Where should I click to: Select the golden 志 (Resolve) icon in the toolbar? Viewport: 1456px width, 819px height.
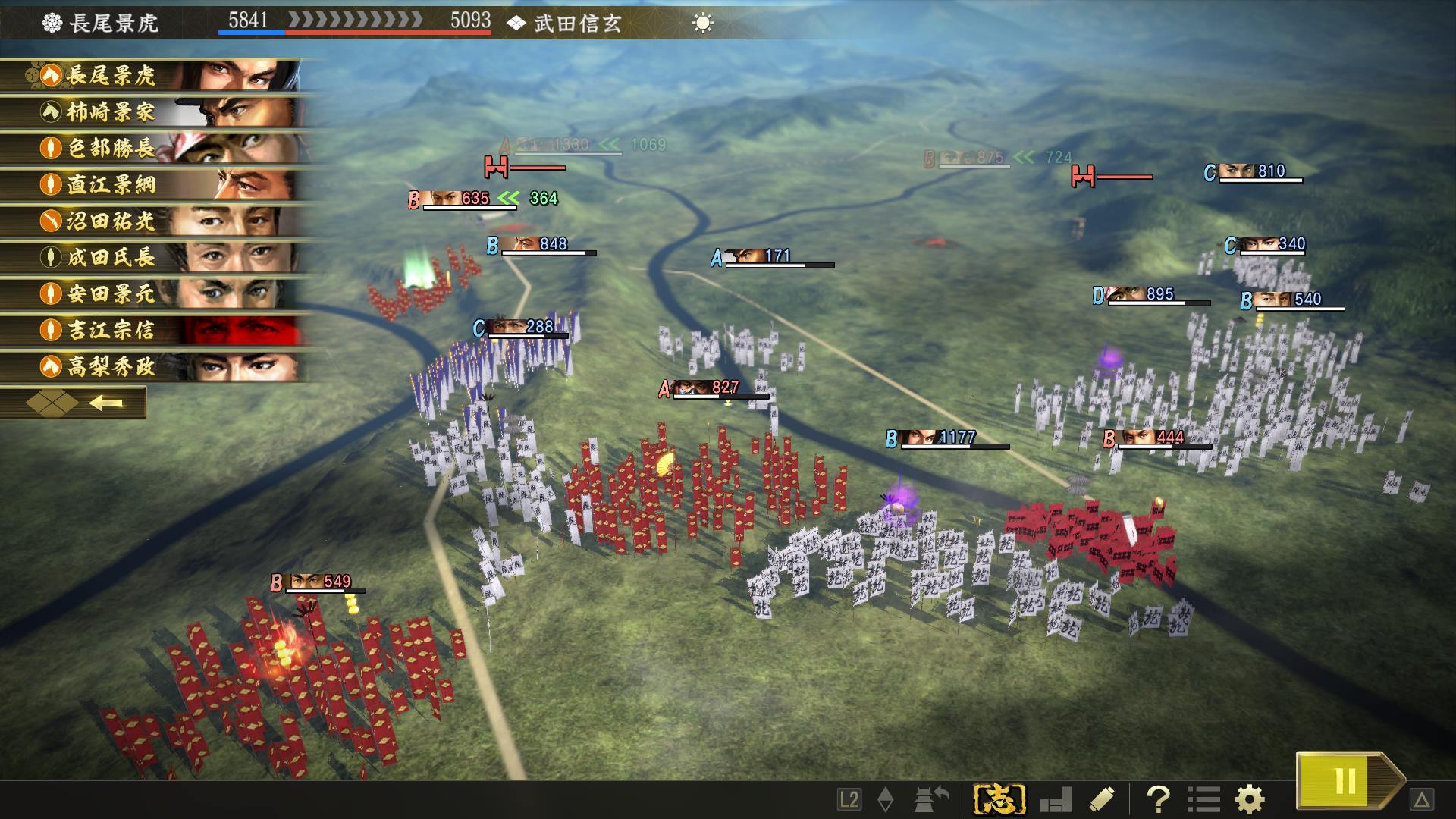pyautogui.click(x=999, y=798)
